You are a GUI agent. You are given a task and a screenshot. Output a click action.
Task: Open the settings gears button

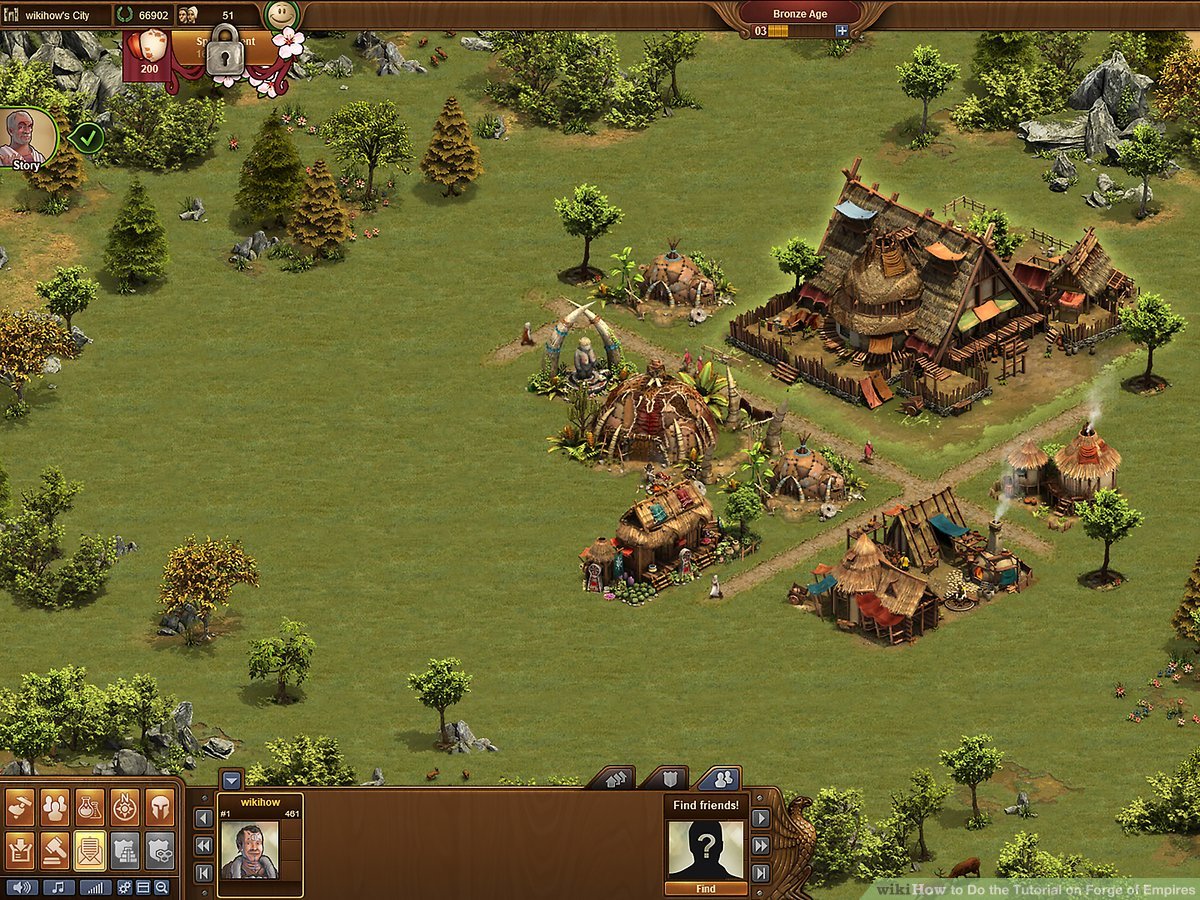click(x=125, y=887)
